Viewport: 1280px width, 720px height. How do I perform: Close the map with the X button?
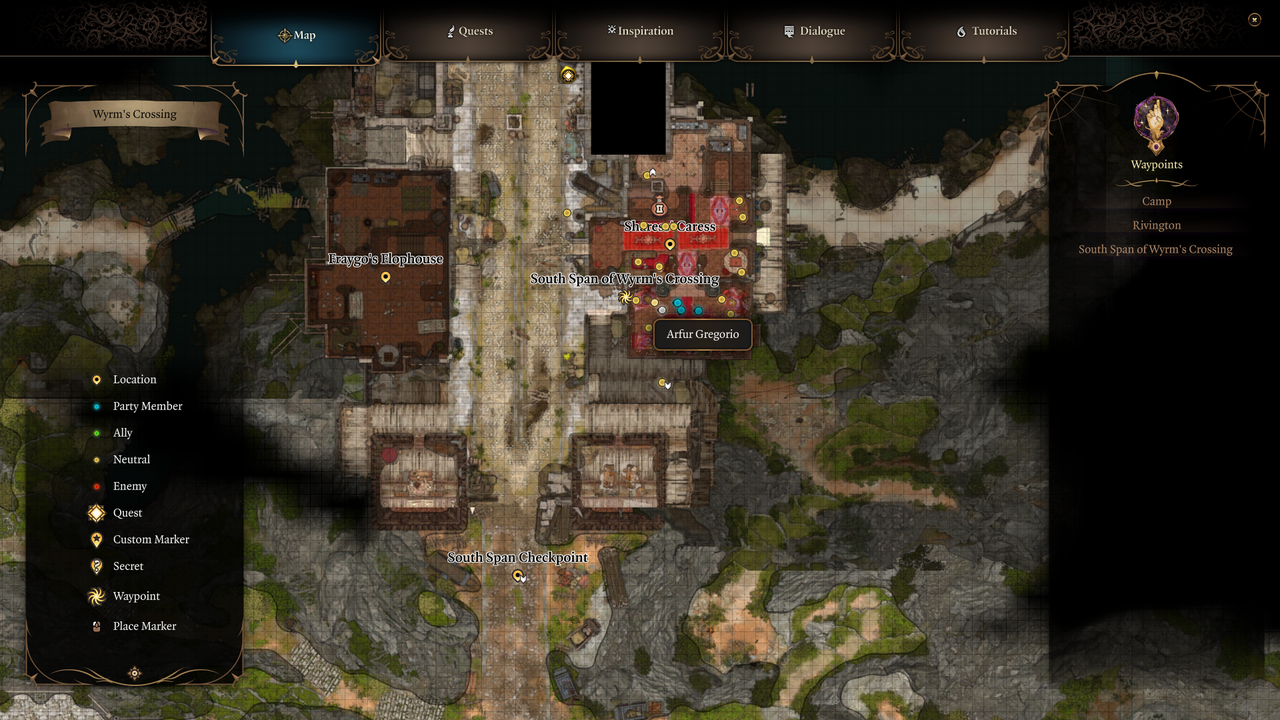1254,18
